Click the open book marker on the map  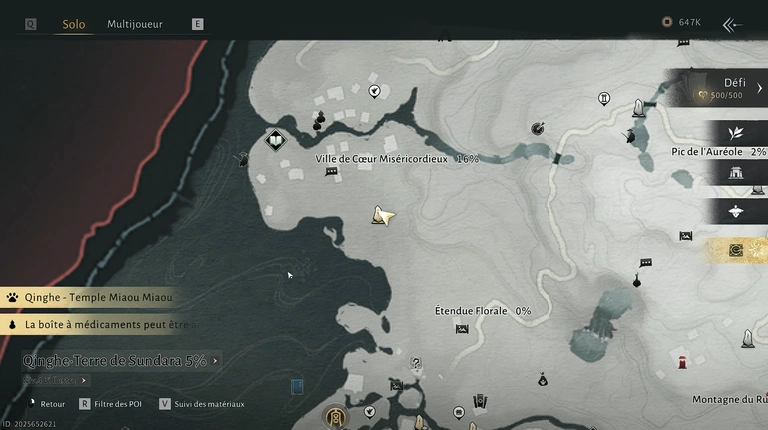276,140
